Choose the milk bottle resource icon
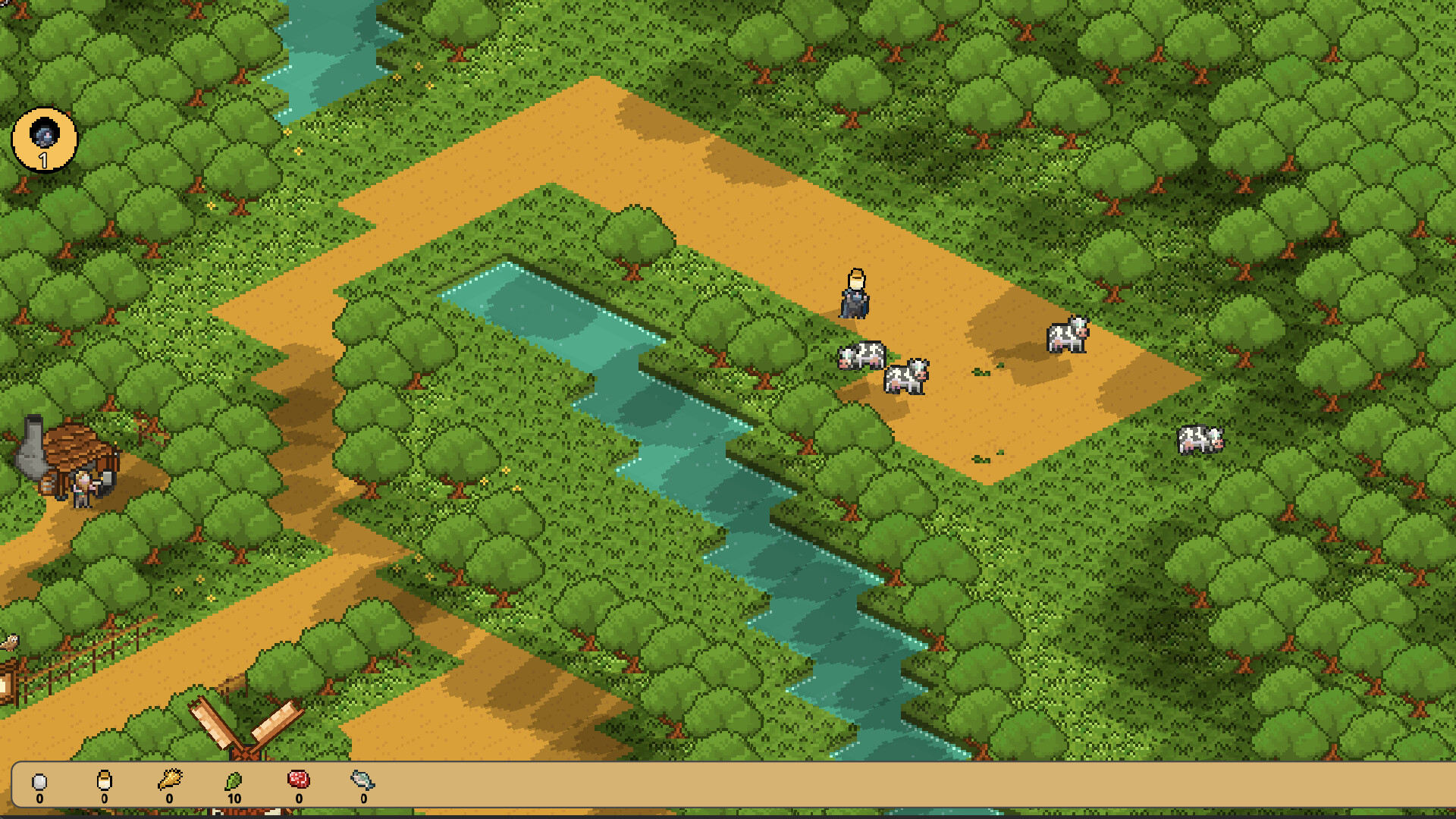 pyautogui.click(x=105, y=780)
